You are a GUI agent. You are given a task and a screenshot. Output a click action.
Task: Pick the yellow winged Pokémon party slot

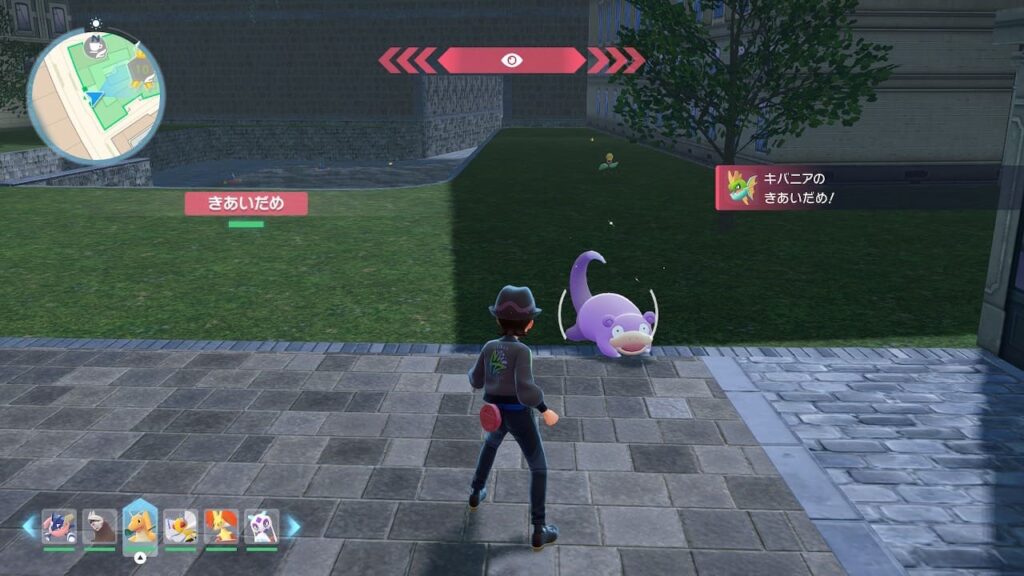pyautogui.click(x=180, y=525)
